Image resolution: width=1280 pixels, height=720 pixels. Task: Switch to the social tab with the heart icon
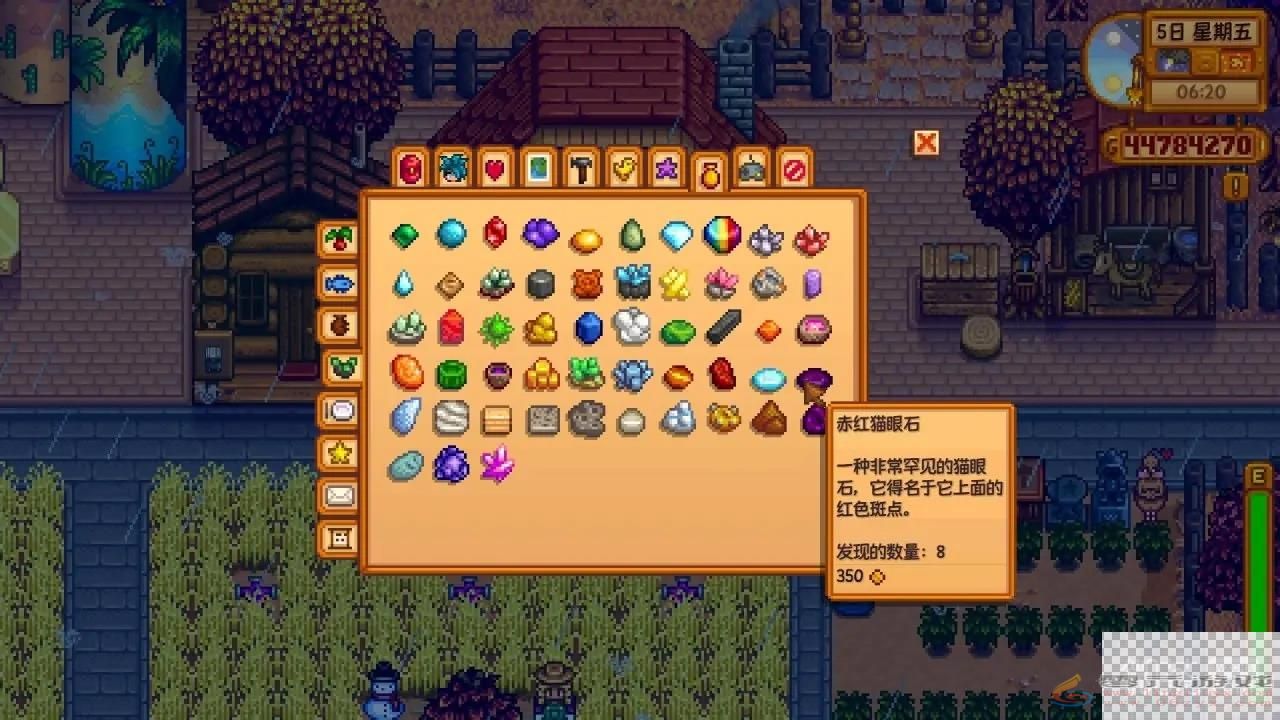coord(495,170)
